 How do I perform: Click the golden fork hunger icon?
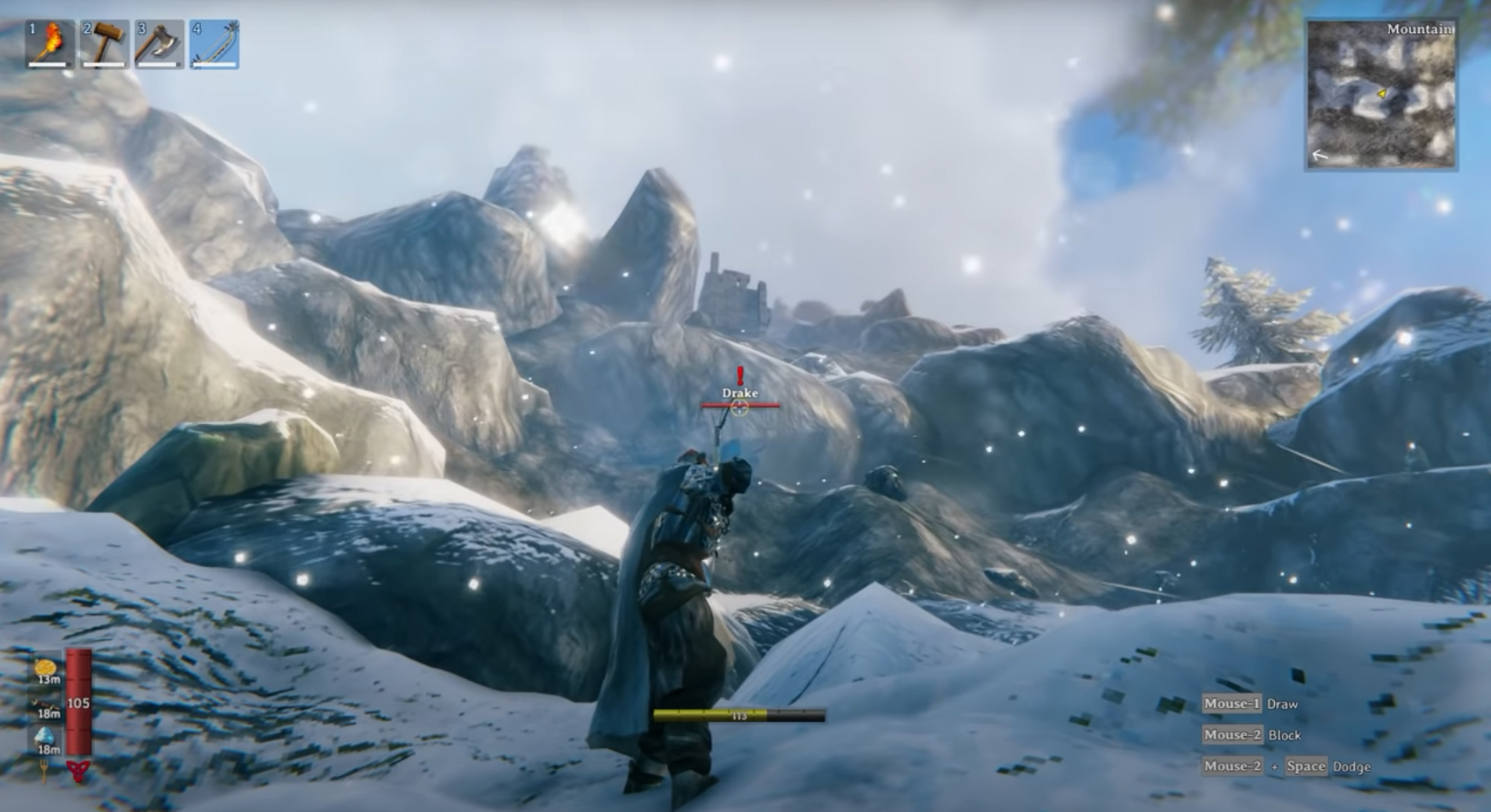(44, 771)
